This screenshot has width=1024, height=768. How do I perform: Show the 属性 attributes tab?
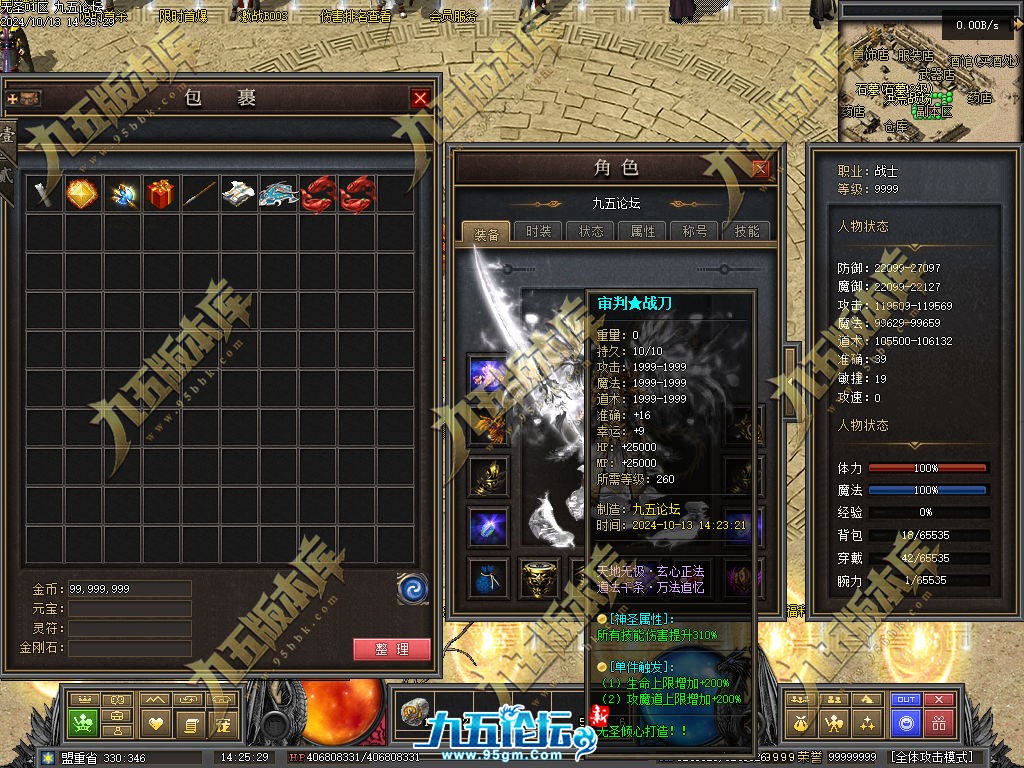643,231
